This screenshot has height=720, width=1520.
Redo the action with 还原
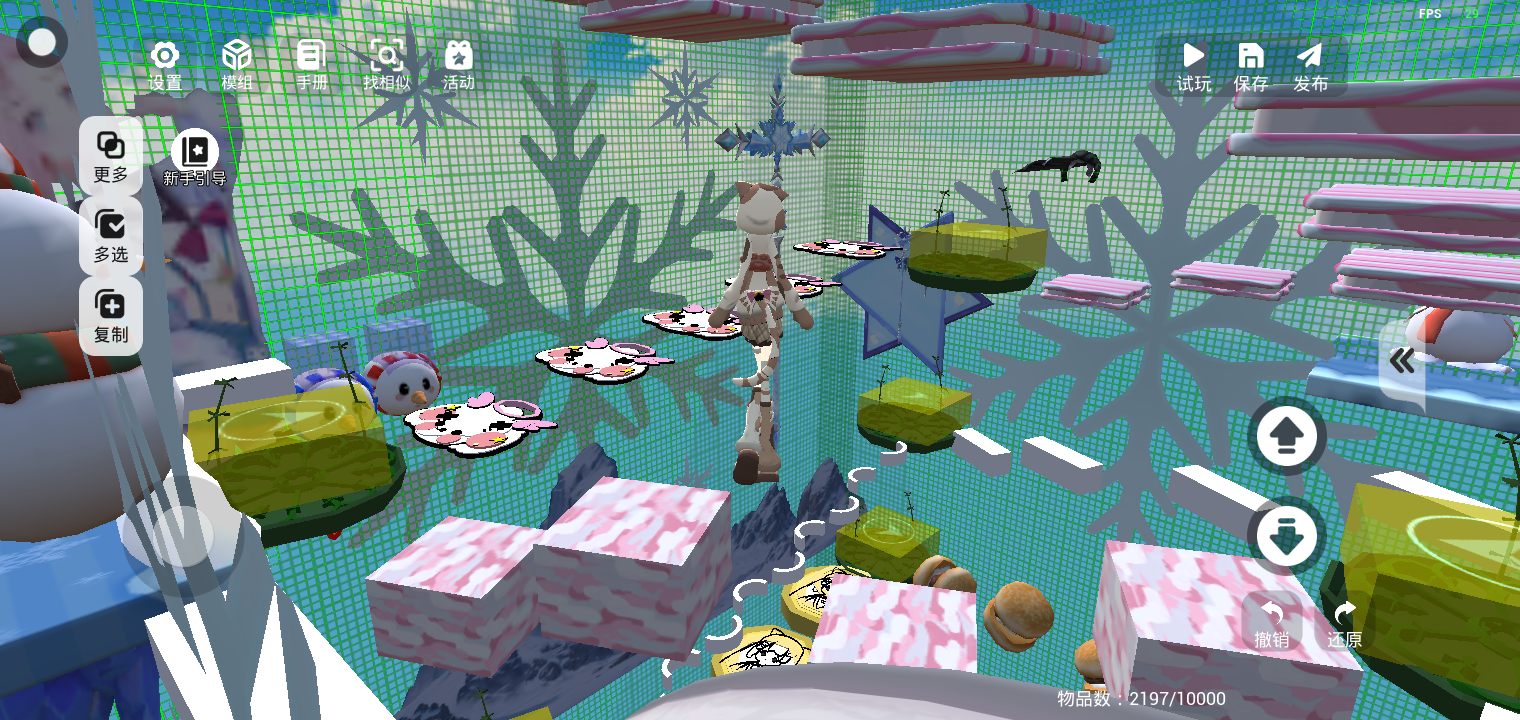tap(1345, 623)
